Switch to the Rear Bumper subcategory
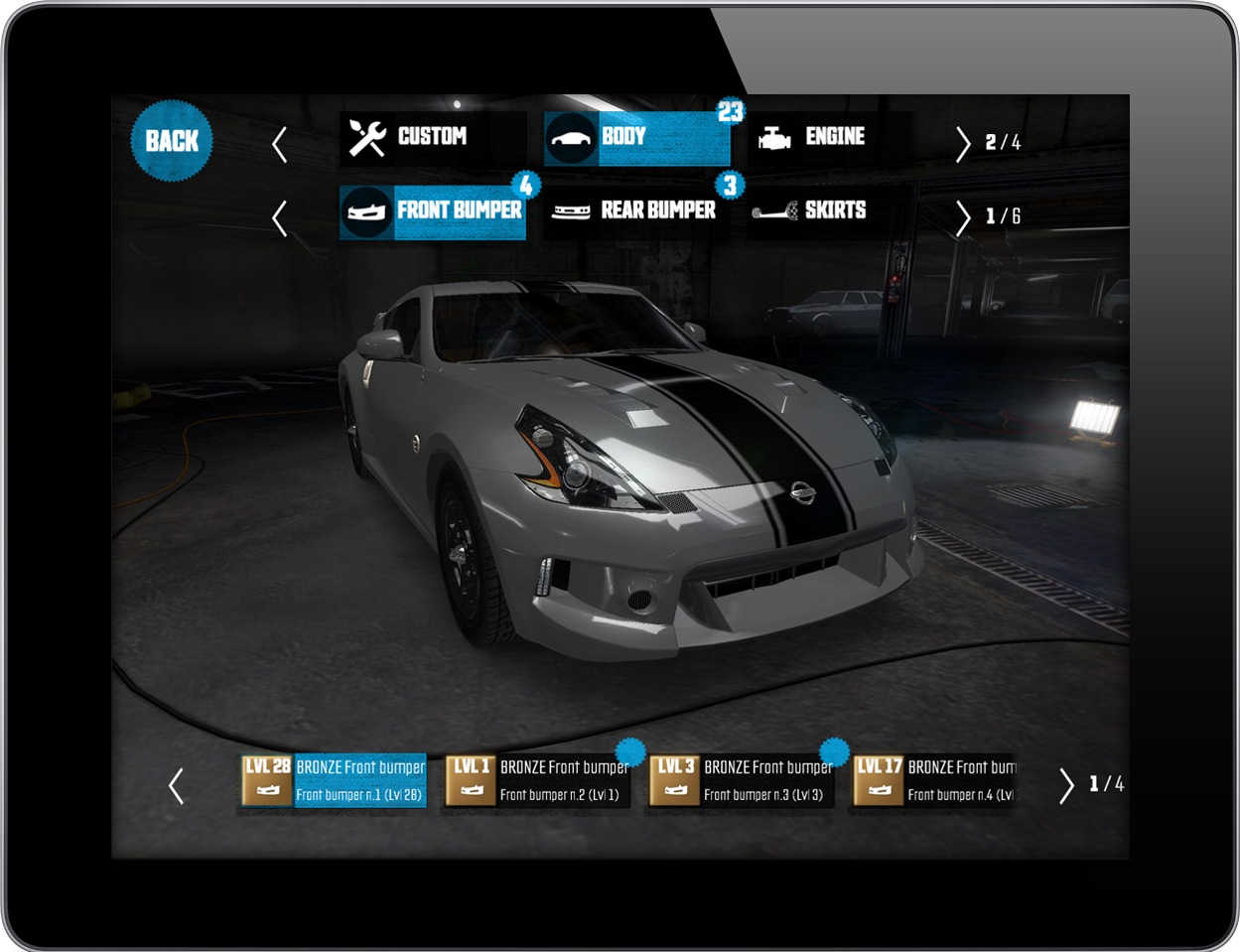Image resolution: width=1240 pixels, height=952 pixels. click(x=636, y=211)
